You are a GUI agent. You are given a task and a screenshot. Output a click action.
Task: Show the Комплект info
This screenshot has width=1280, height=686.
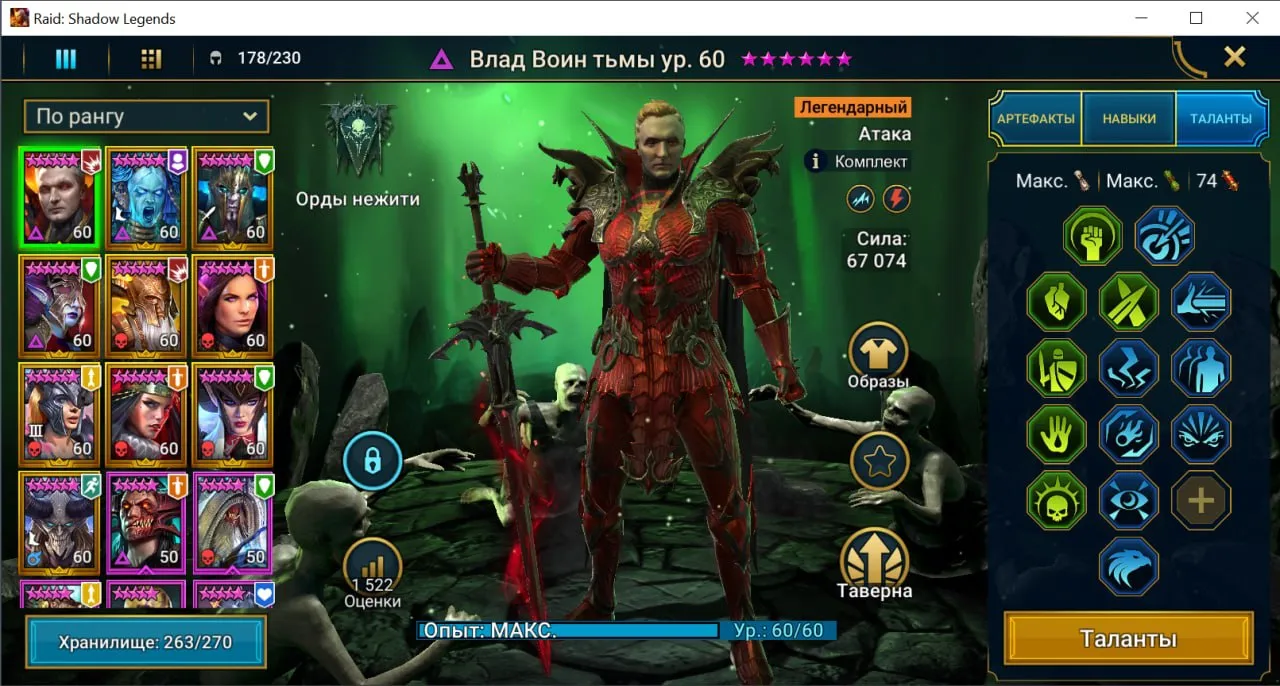[816, 161]
